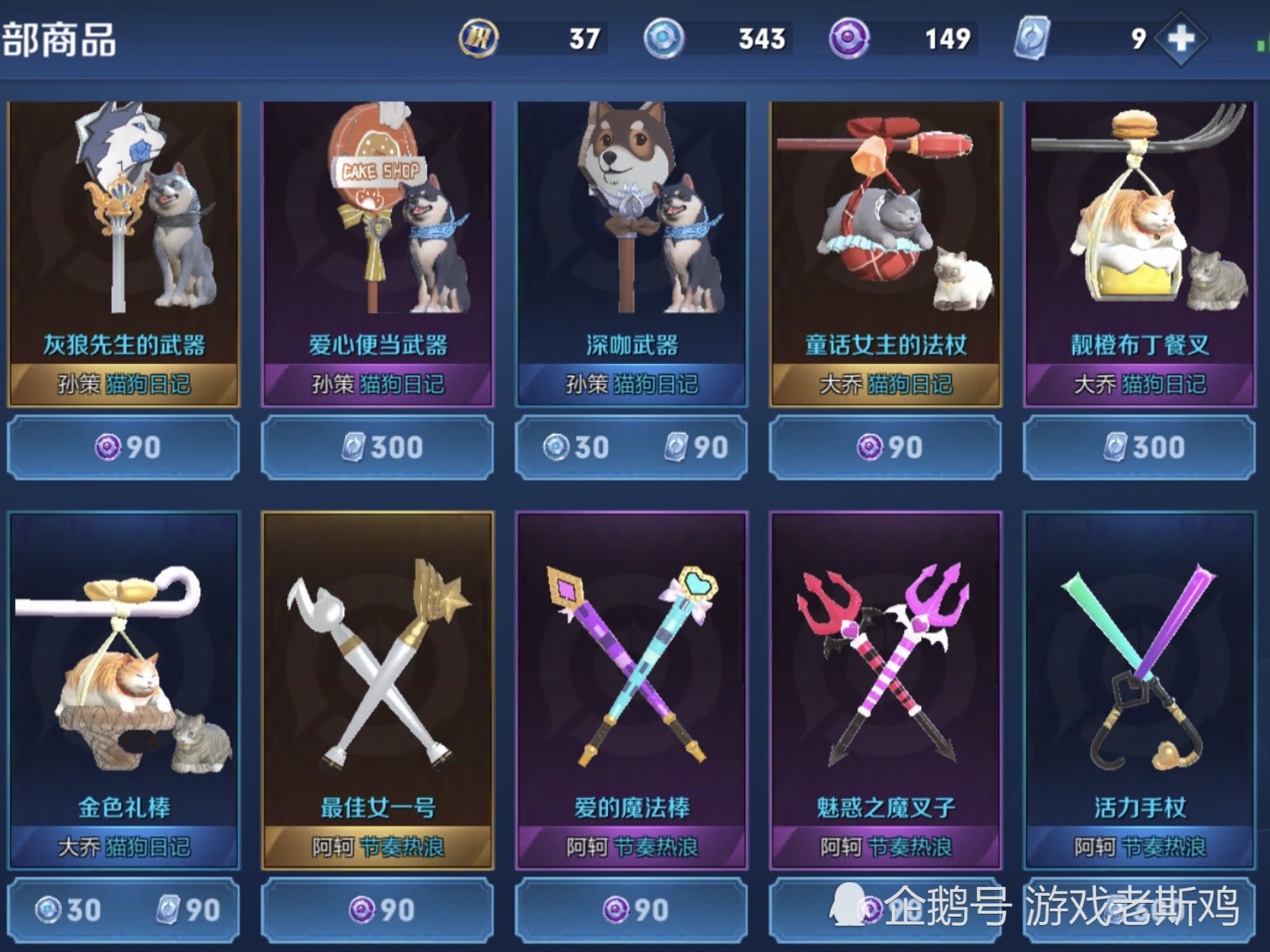The width and height of the screenshot is (1270, 952).
Task: Purchase 靓橙布丁餐叉 for 300 tickets
Action: tap(1140, 447)
